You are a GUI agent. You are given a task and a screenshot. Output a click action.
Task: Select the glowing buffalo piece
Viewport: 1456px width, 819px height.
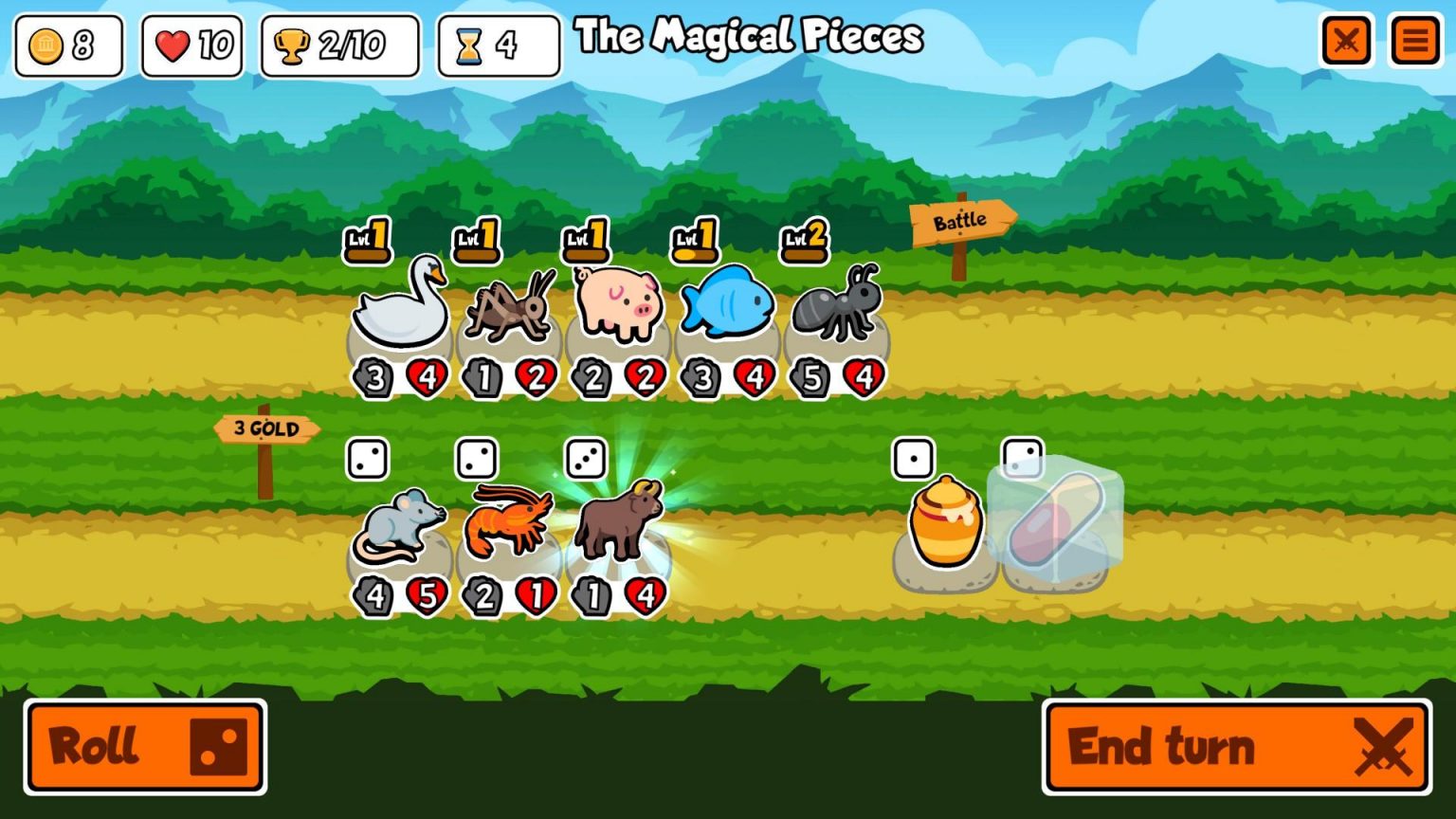[x=617, y=524]
